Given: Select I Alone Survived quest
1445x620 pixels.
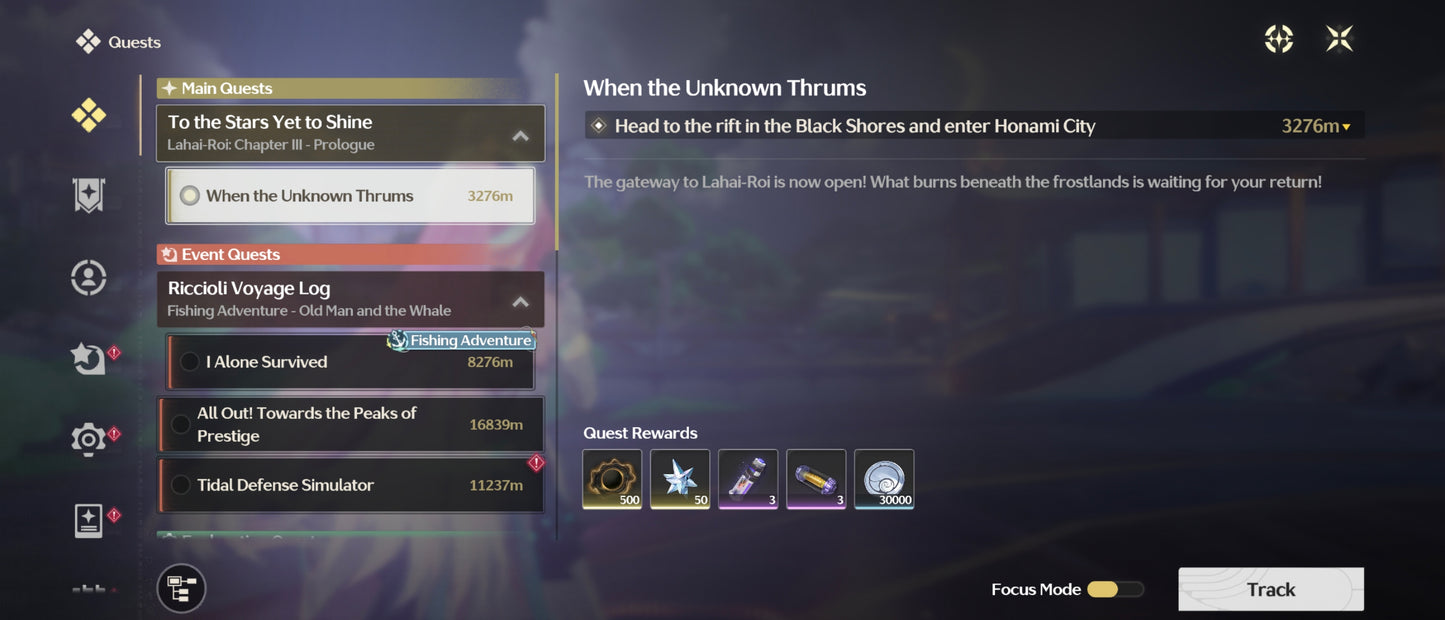Looking at the screenshot, I should pyautogui.click(x=350, y=362).
